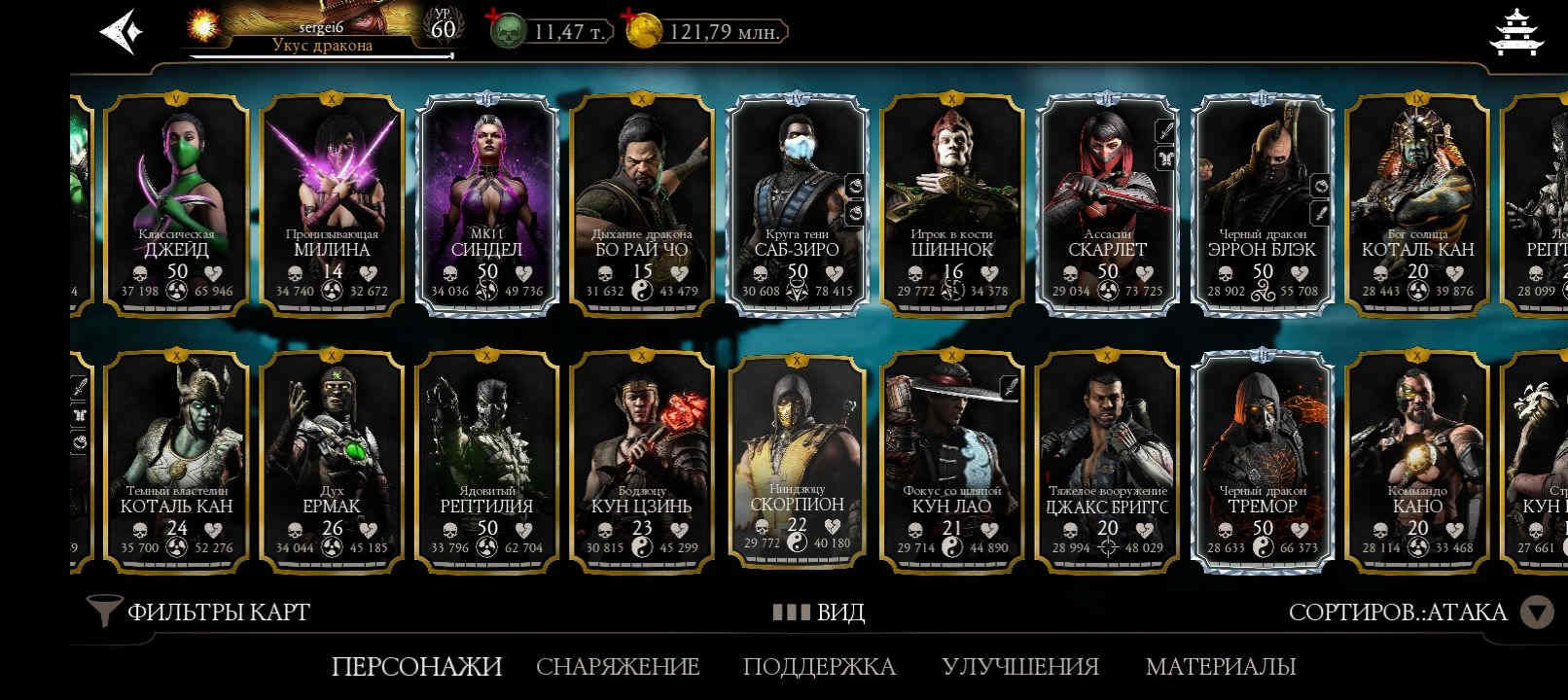Choose the Пронизывающая Милина card

click(332, 204)
